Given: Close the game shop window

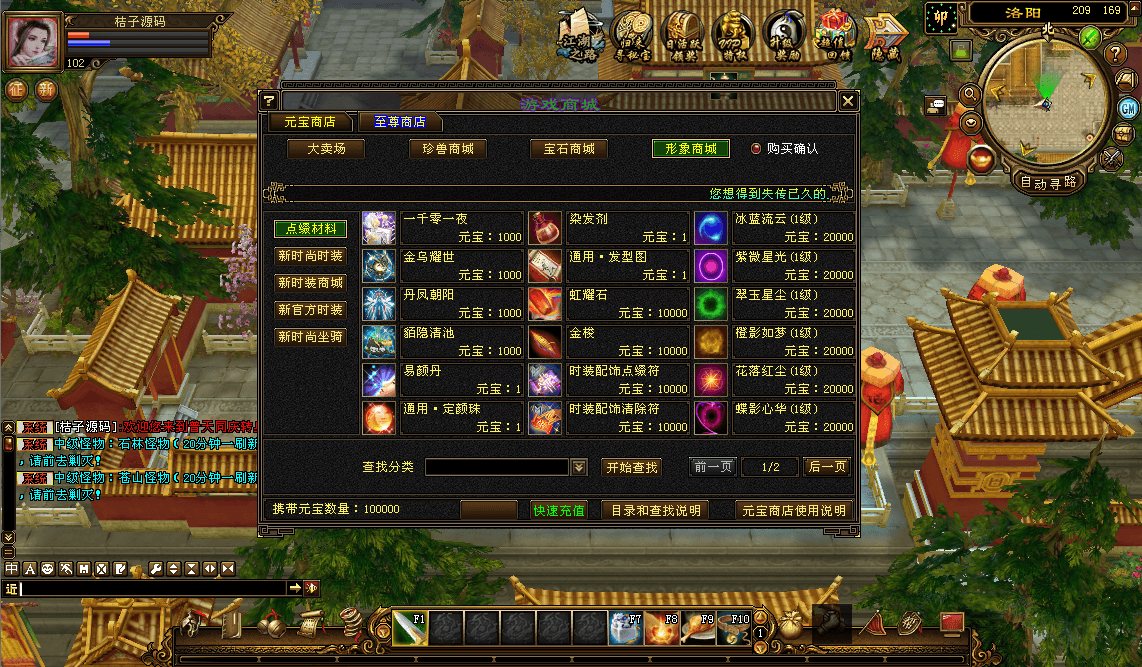Looking at the screenshot, I should tap(848, 101).
